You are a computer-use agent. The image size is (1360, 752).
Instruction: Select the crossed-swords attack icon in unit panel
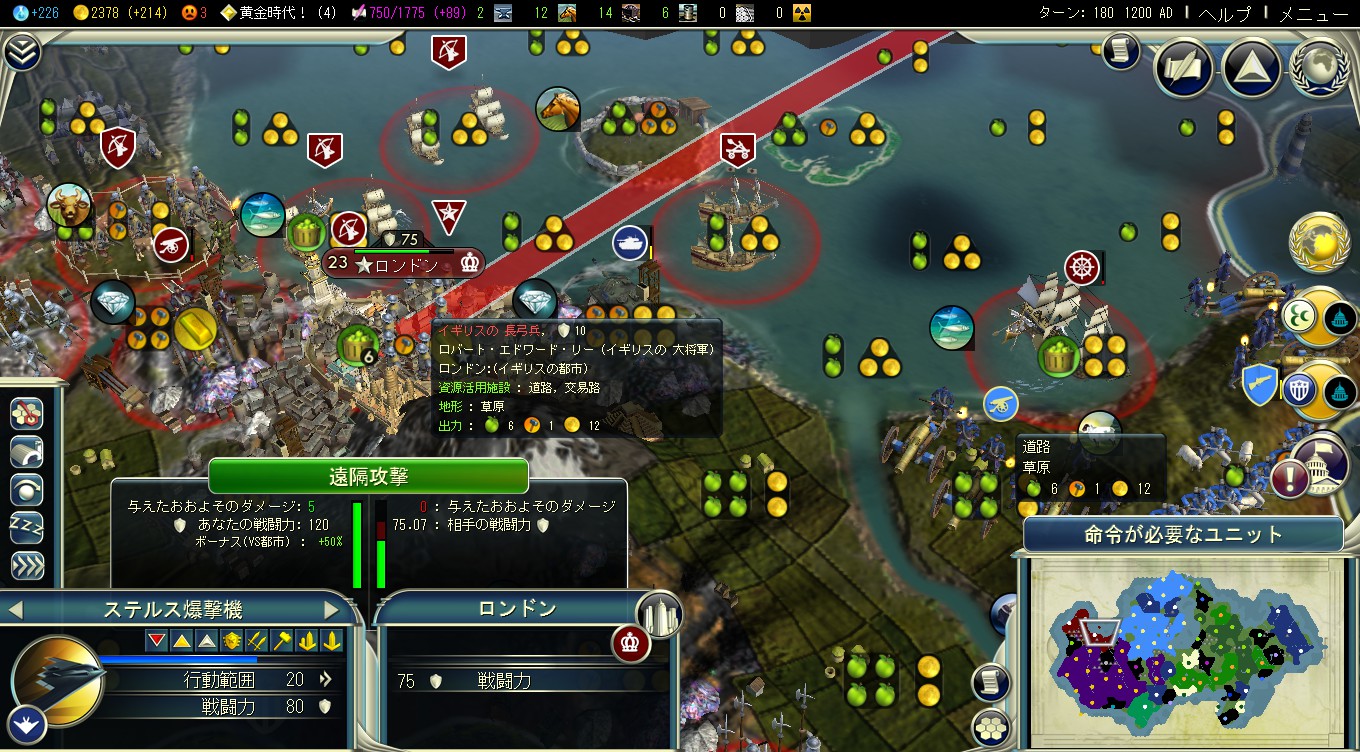[x=256, y=640]
